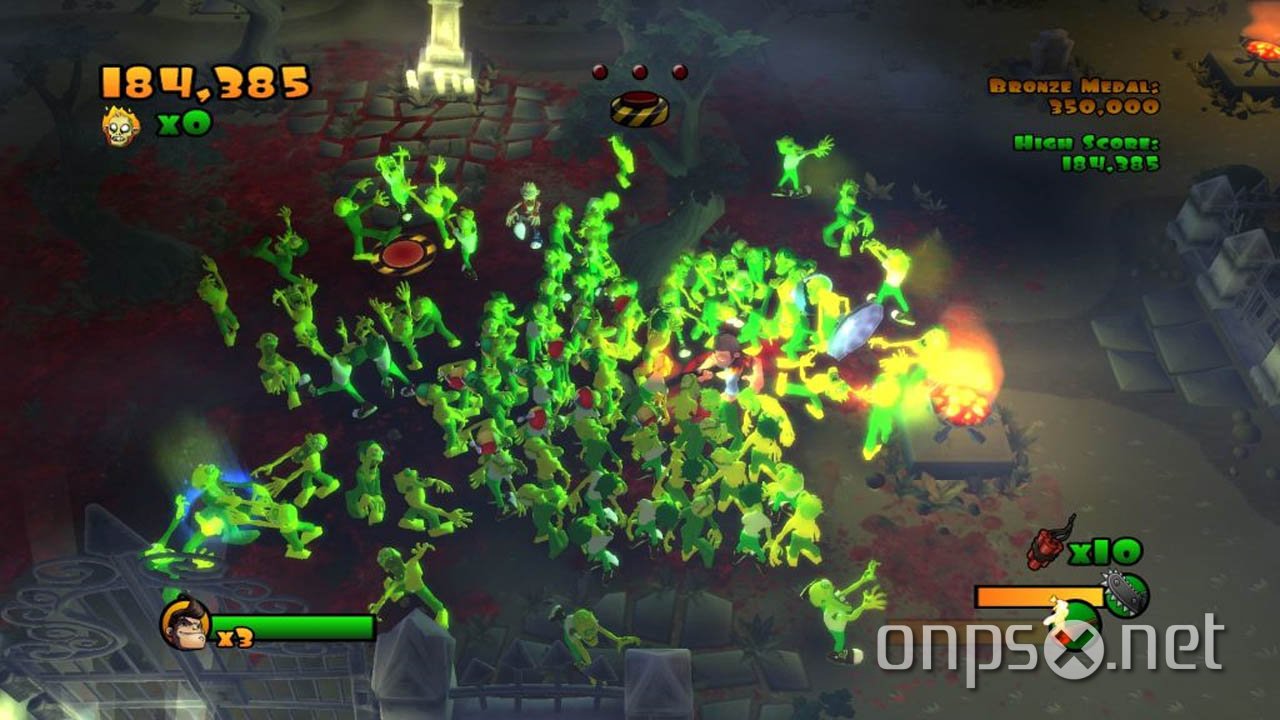Click the red dance pad trap
The height and width of the screenshot is (720, 1280).
[x=402, y=252]
